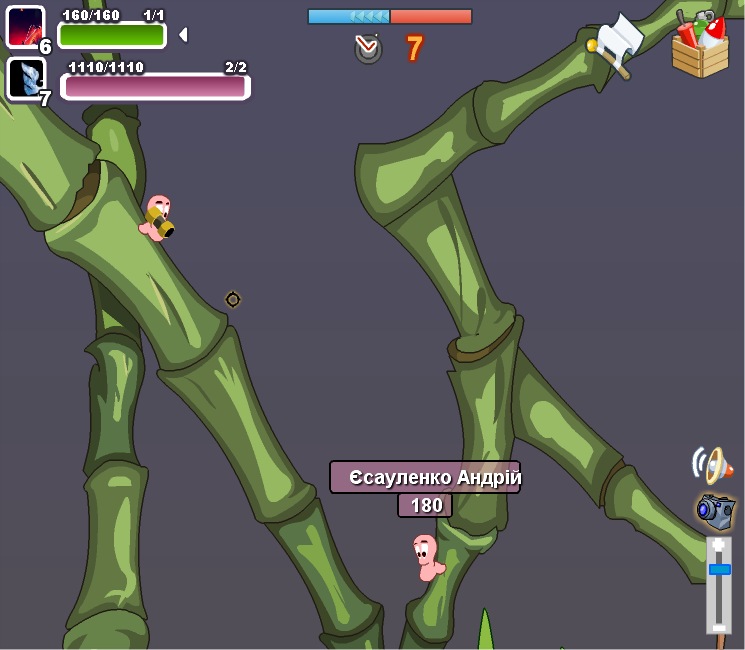
Task: Zoom out with the slider's minus button
Action: pos(719,628)
